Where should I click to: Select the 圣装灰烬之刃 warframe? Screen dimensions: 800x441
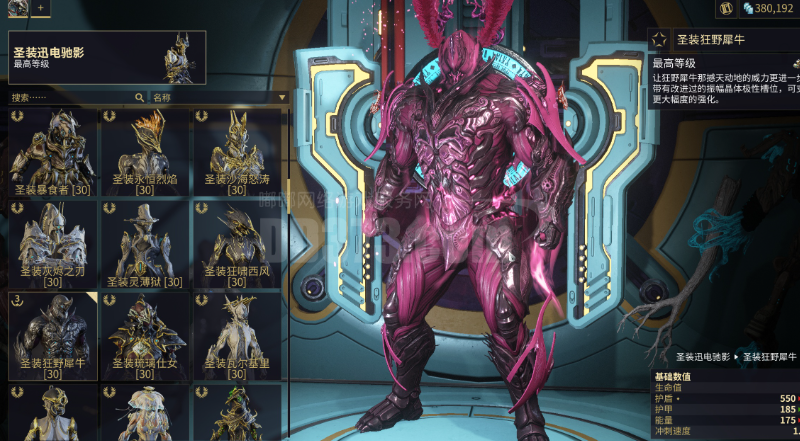[x=53, y=244]
